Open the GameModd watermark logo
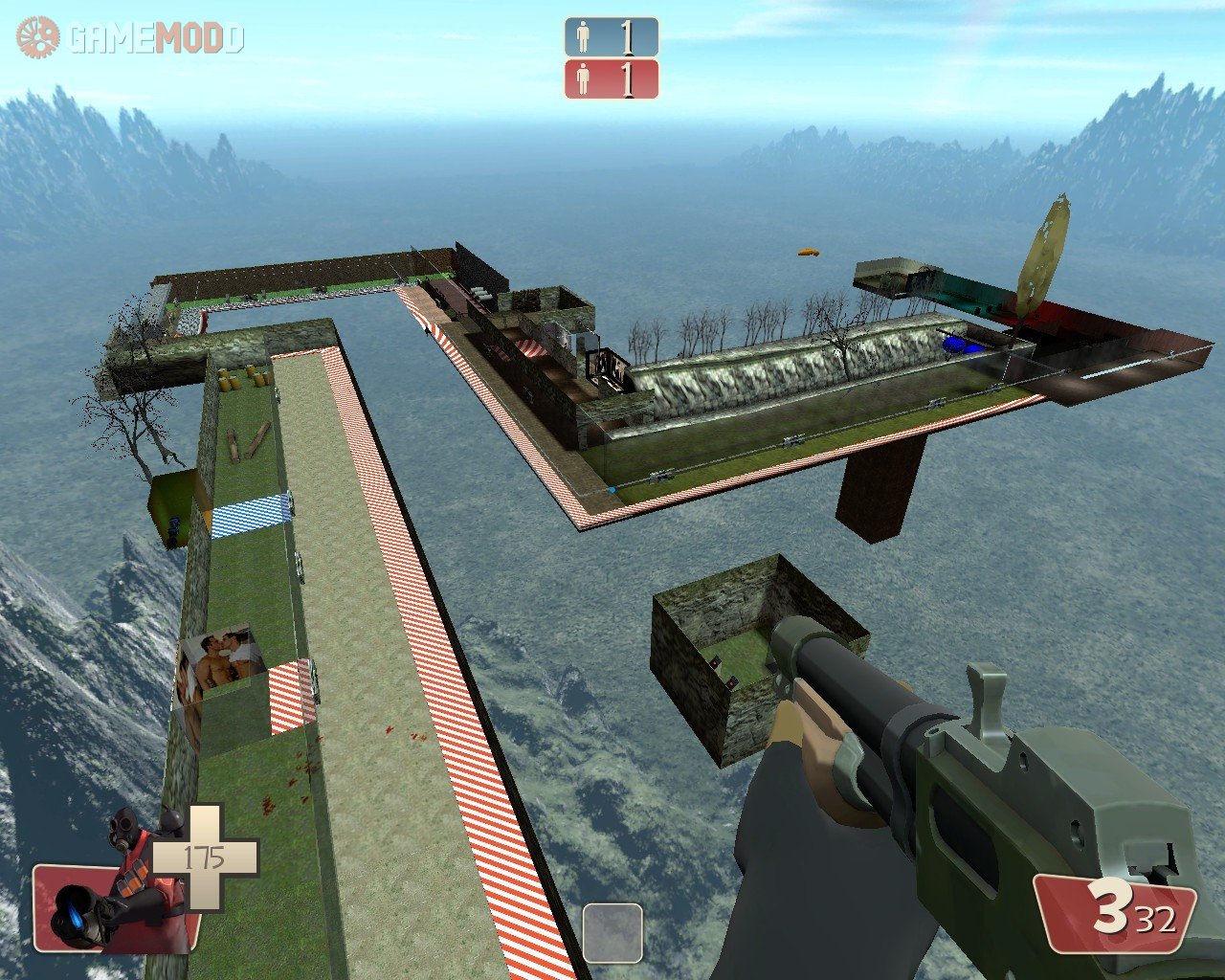The width and height of the screenshot is (1225, 980). (x=130, y=38)
